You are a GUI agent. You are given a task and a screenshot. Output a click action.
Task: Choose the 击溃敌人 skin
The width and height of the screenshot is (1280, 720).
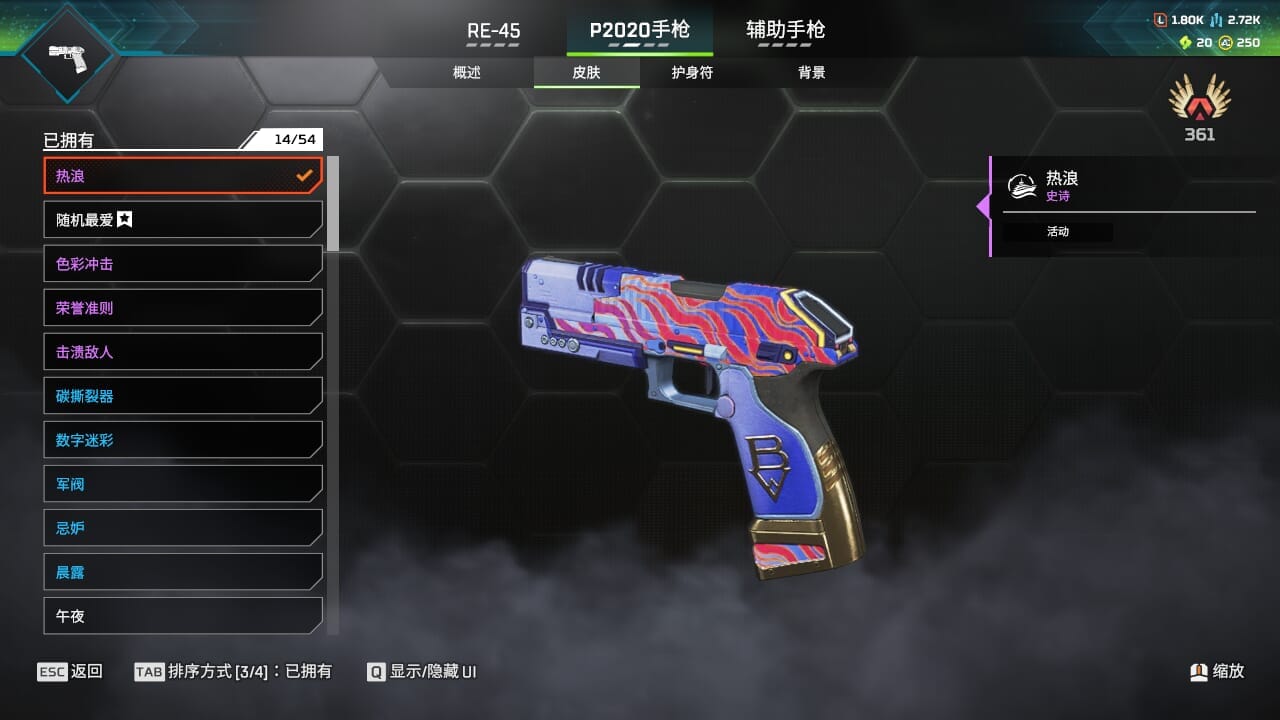coord(183,352)
